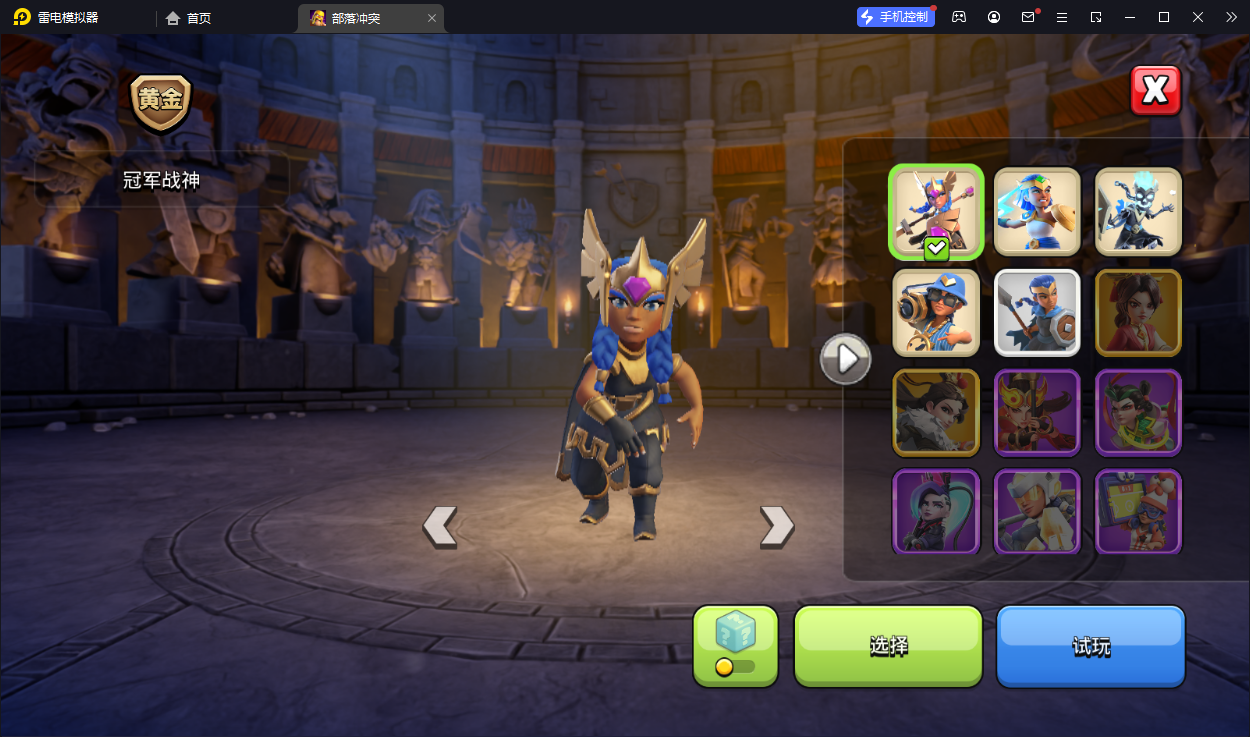The image size is (1250, 737).
Task: Confirm skin with the green 选择 button
Action: [888, 645]
